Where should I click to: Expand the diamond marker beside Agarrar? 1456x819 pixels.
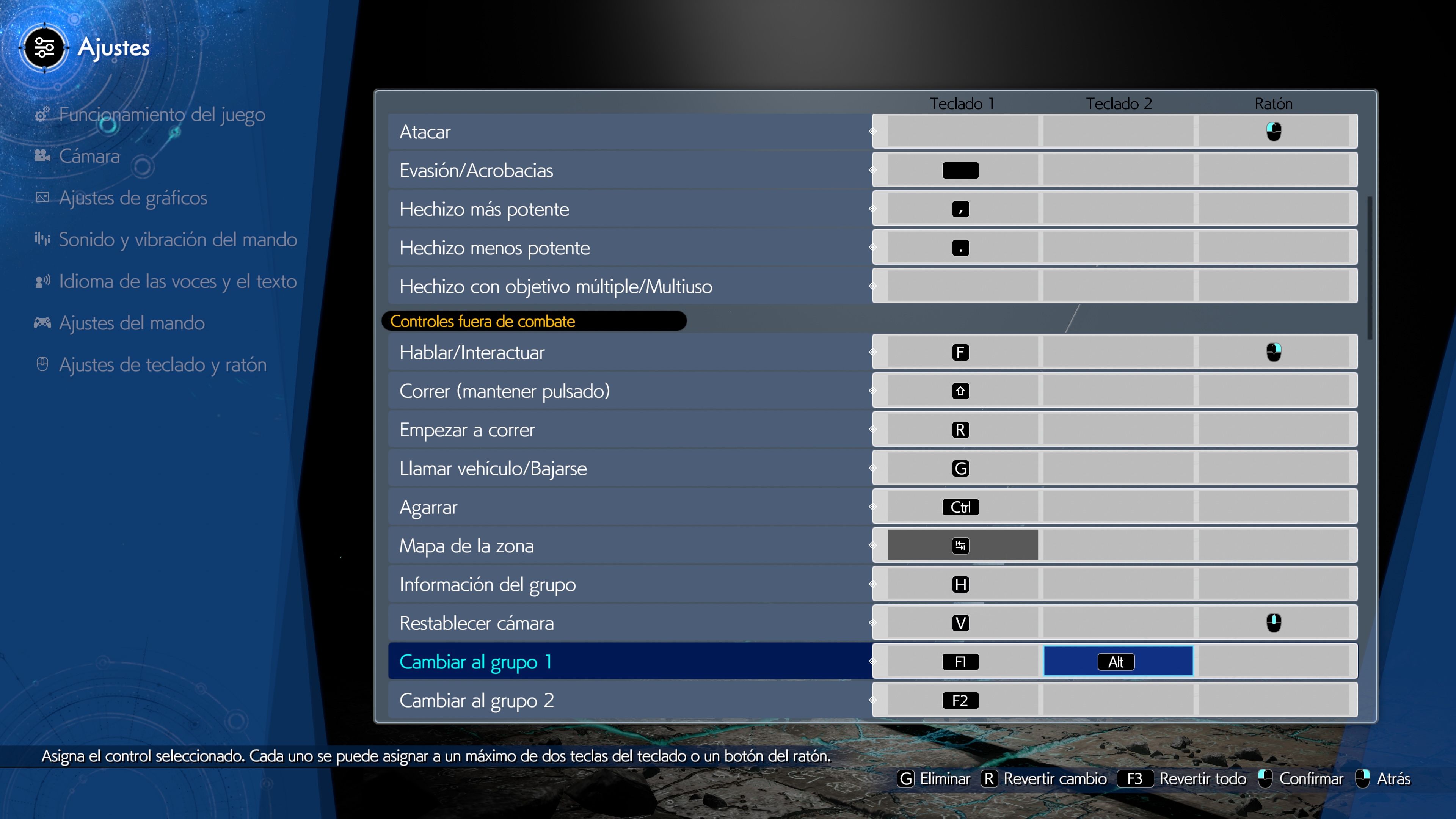(872, 507)
